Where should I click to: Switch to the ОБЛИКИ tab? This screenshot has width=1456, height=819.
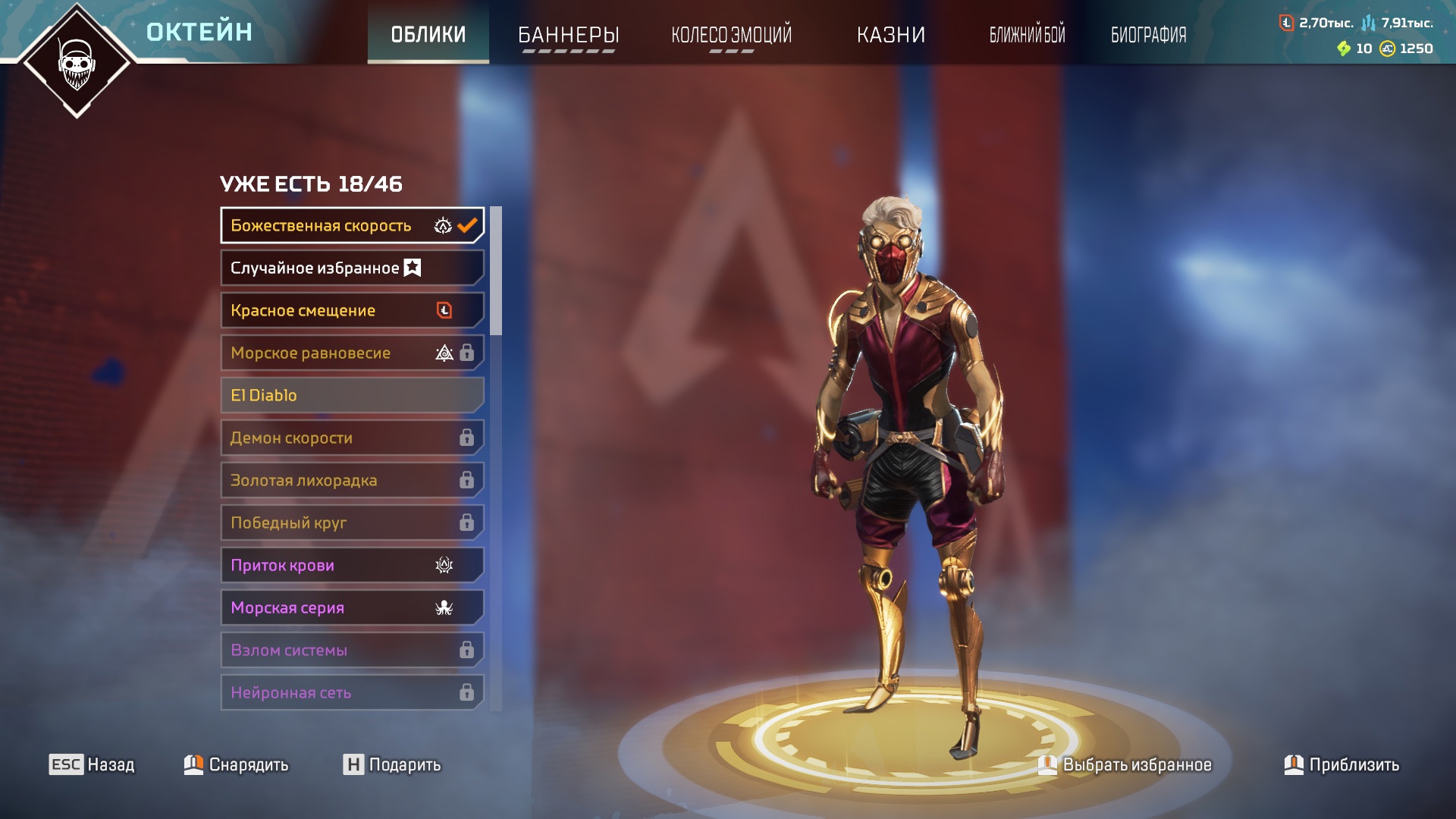coord(428,34)
